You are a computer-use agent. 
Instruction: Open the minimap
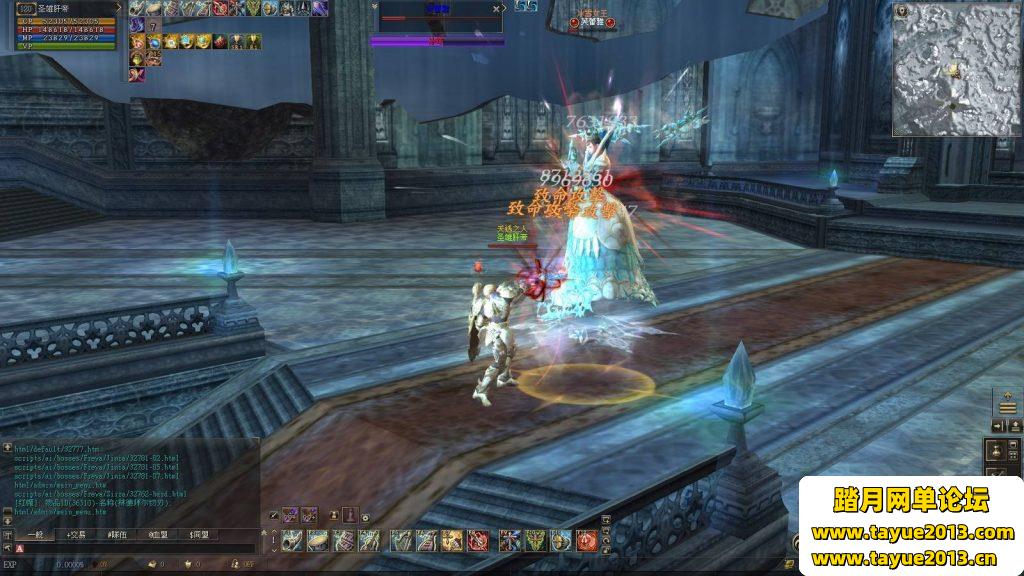pos(956,69)
